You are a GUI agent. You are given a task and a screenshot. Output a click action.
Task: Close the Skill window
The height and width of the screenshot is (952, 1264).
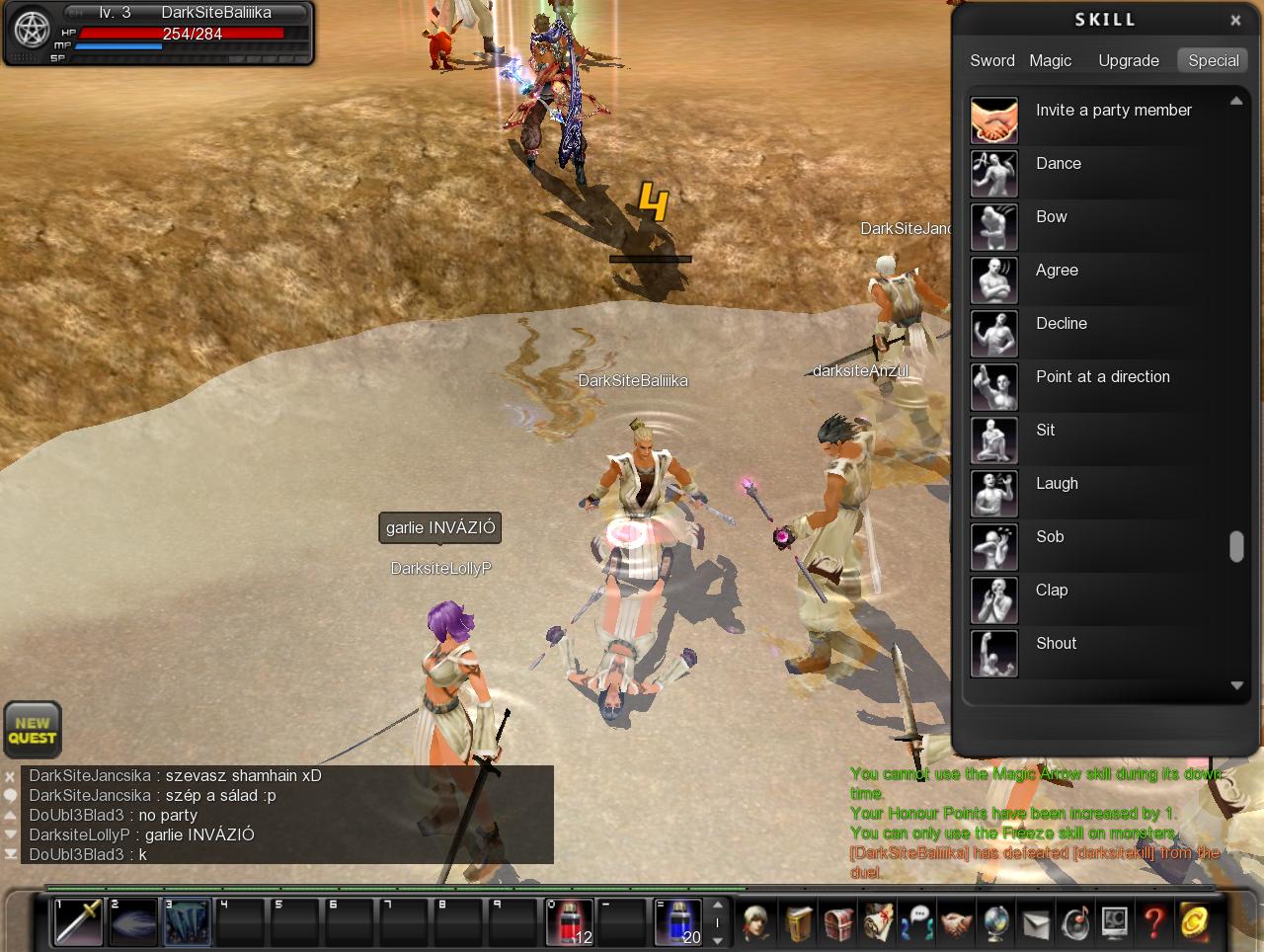click(x=1235, y=20)
